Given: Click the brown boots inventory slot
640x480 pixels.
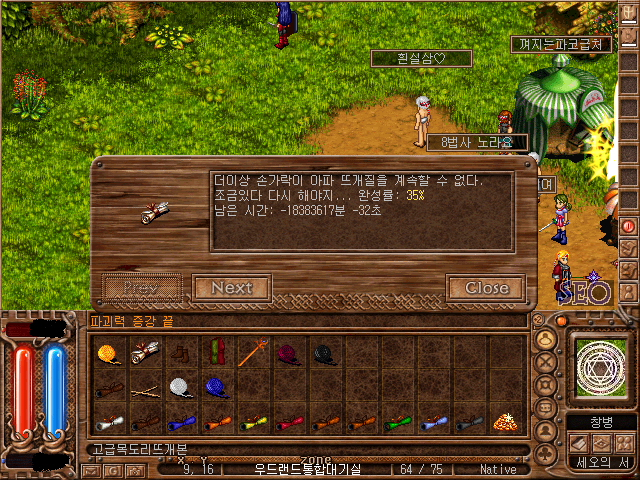Looking at the screenshot, I should tap(179, 353).
